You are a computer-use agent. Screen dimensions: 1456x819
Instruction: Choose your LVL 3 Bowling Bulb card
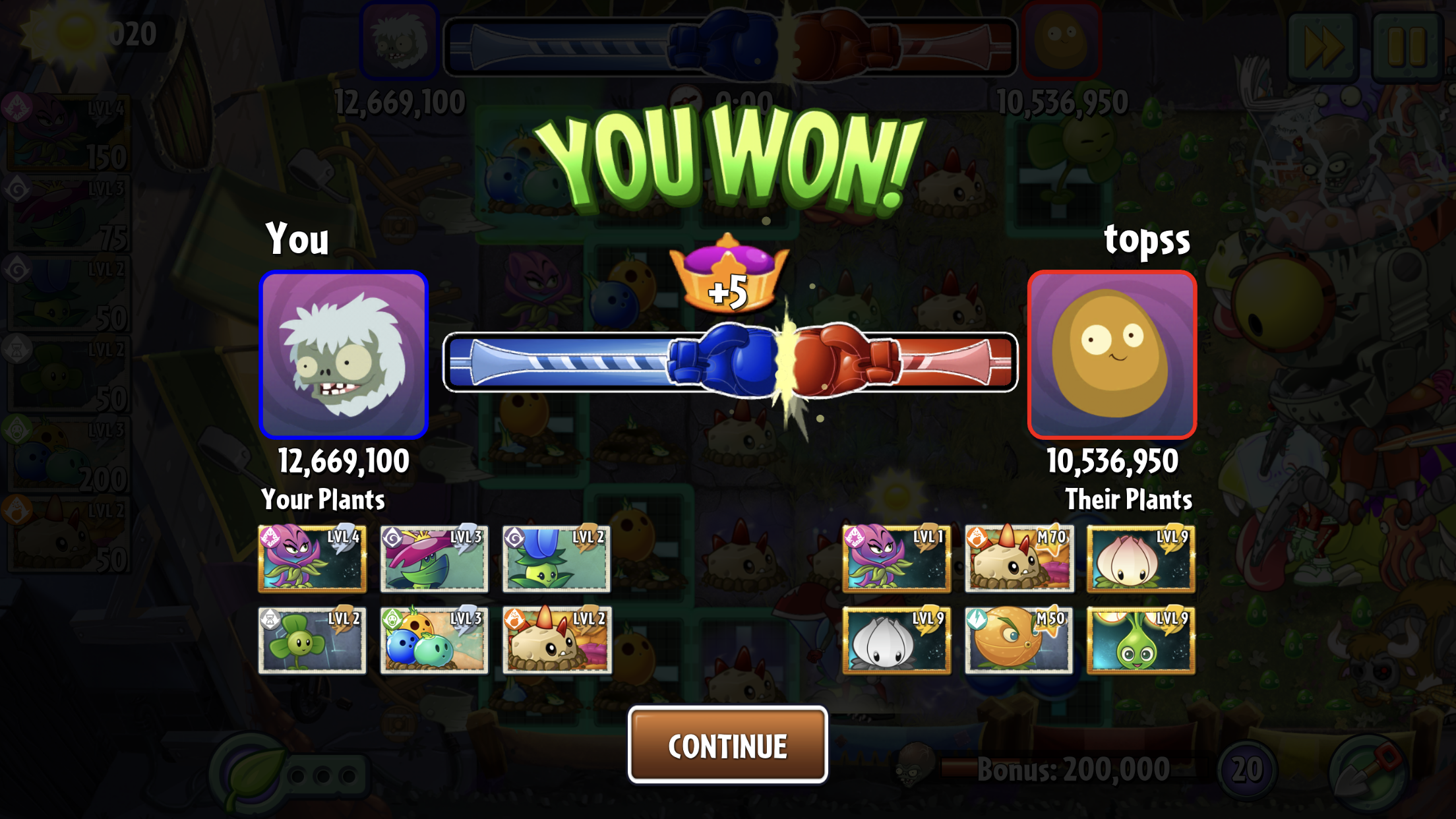pyautogui.click(x=434, y=640)
